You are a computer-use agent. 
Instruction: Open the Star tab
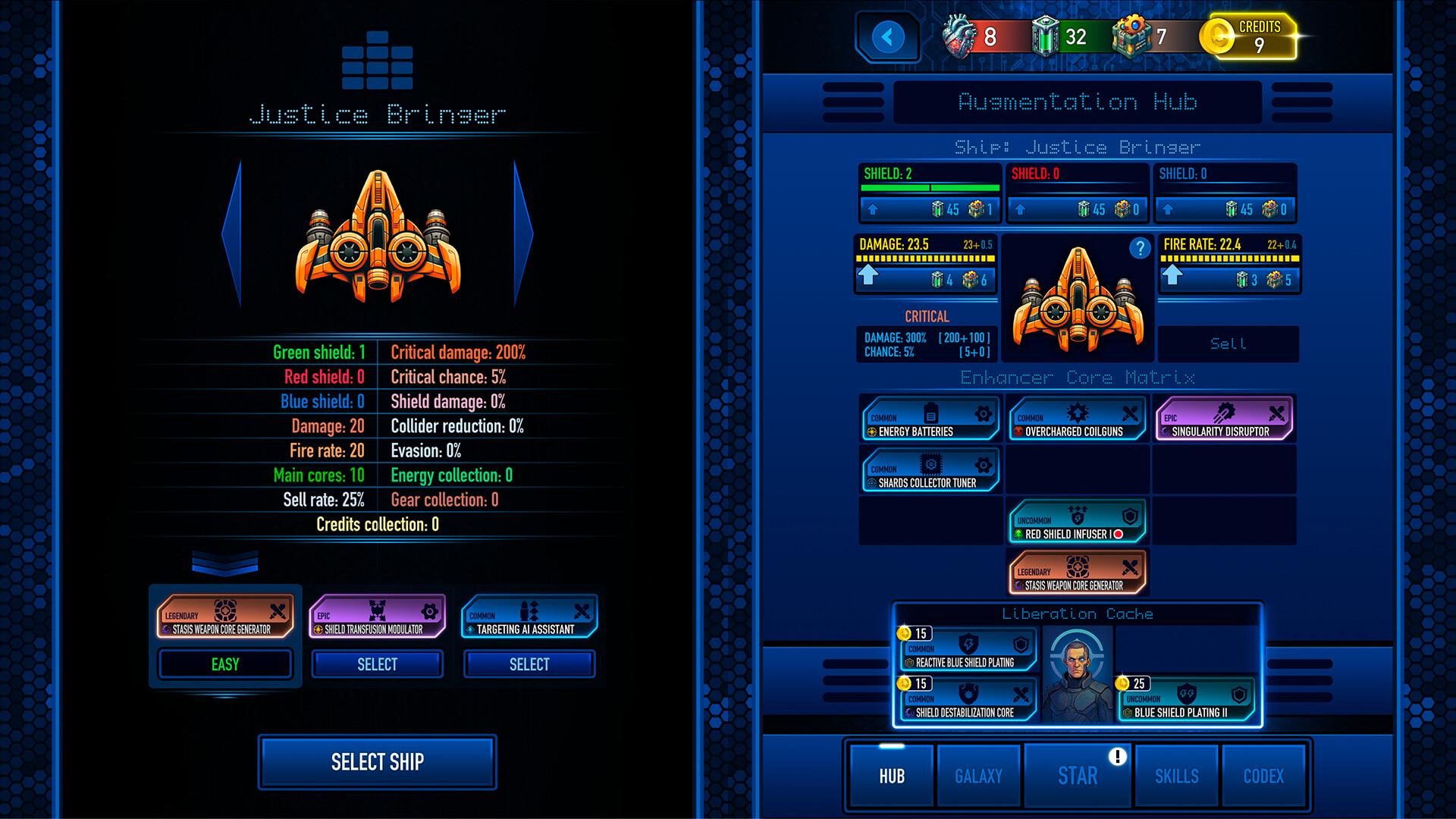[1077, 776]
